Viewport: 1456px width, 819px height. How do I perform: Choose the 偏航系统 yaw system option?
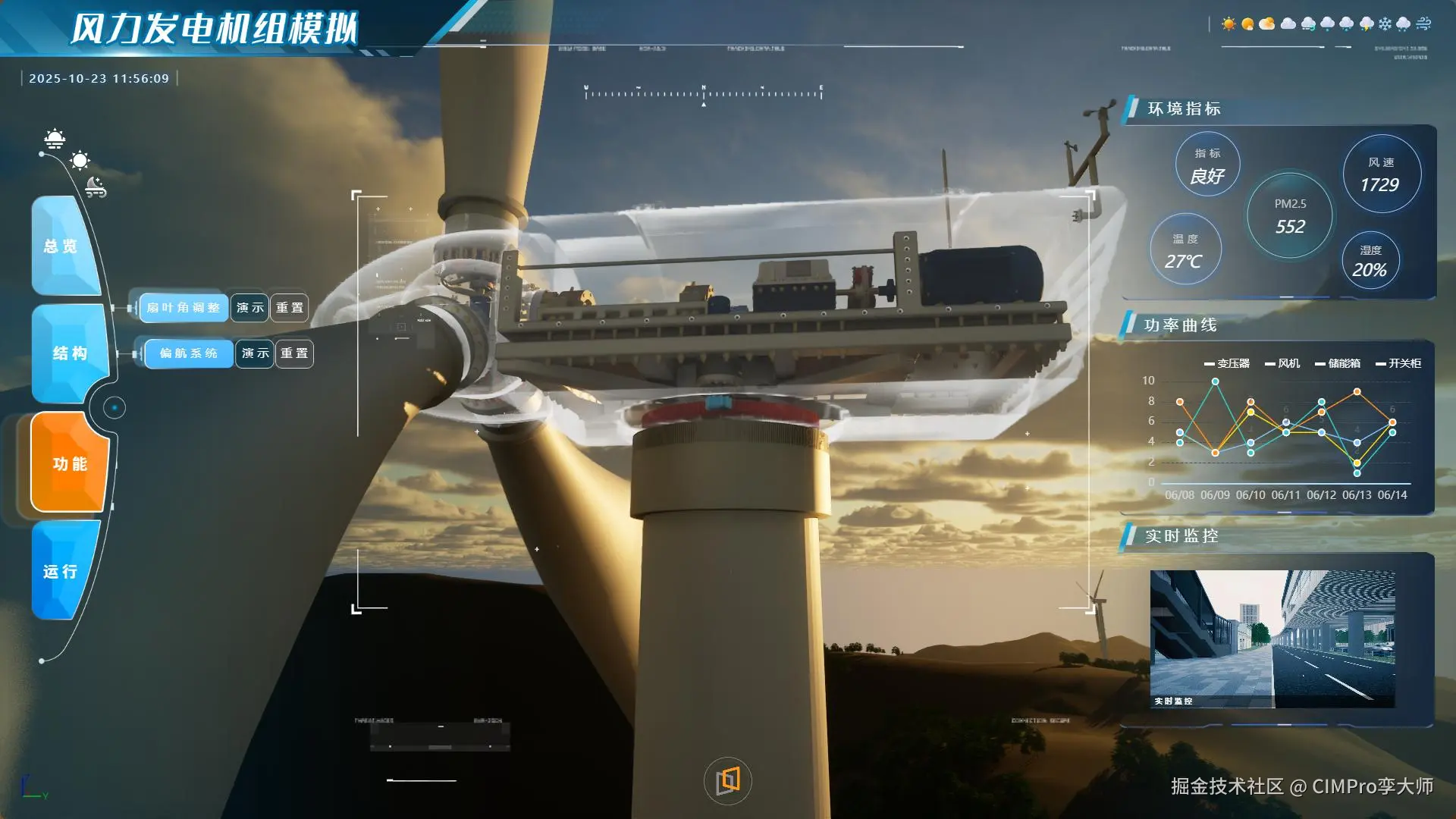point(188,353)
